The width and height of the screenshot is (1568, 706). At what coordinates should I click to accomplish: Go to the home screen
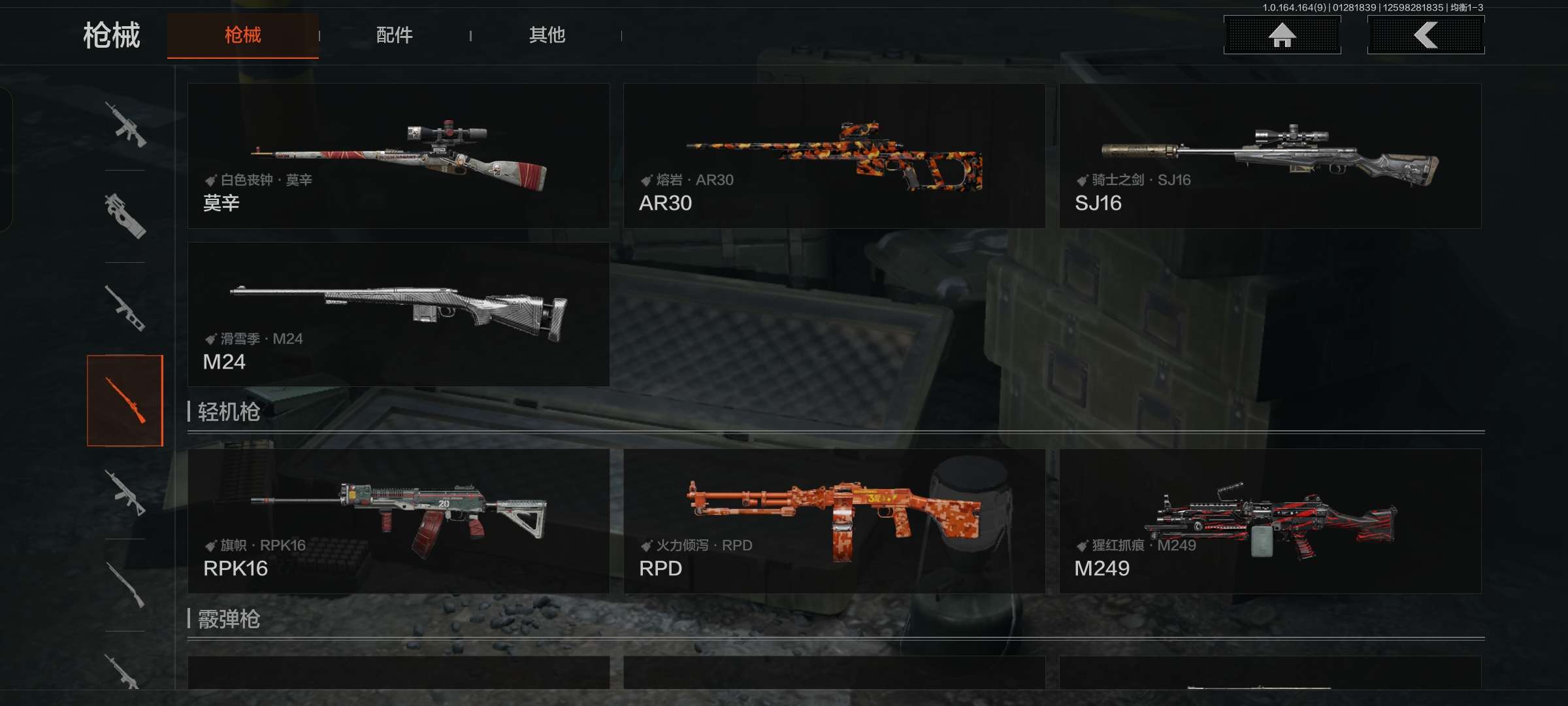pos(1282,35)
